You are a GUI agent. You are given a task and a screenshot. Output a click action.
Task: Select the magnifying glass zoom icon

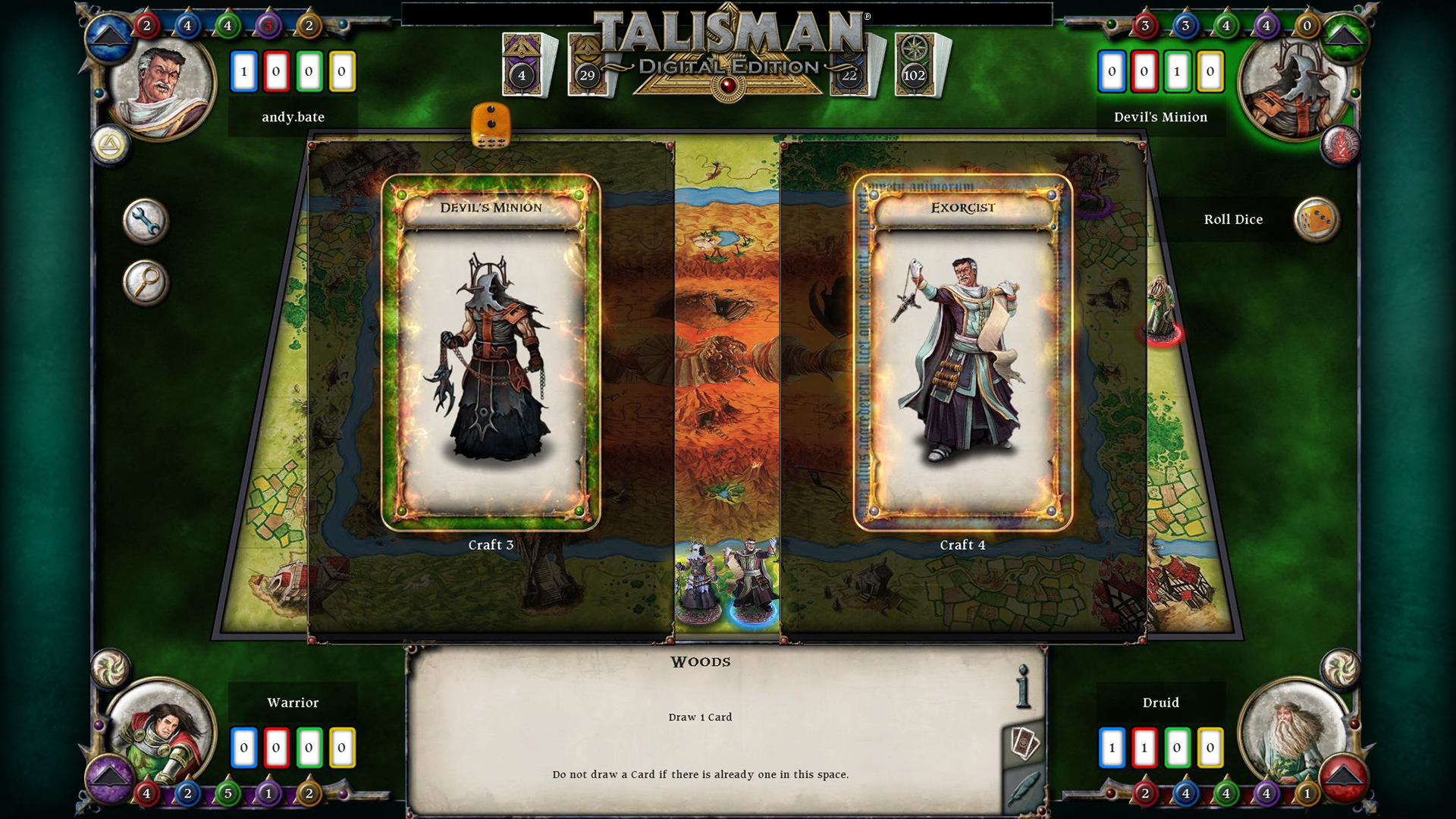(145, 282)
